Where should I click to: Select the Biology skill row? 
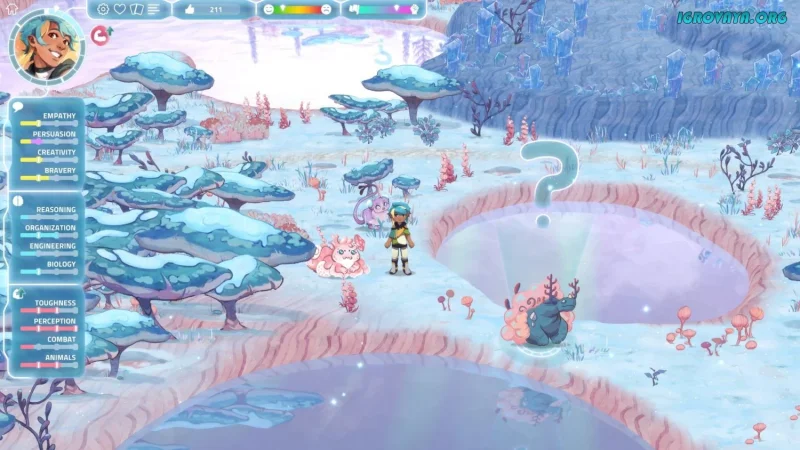coord(48,266)
